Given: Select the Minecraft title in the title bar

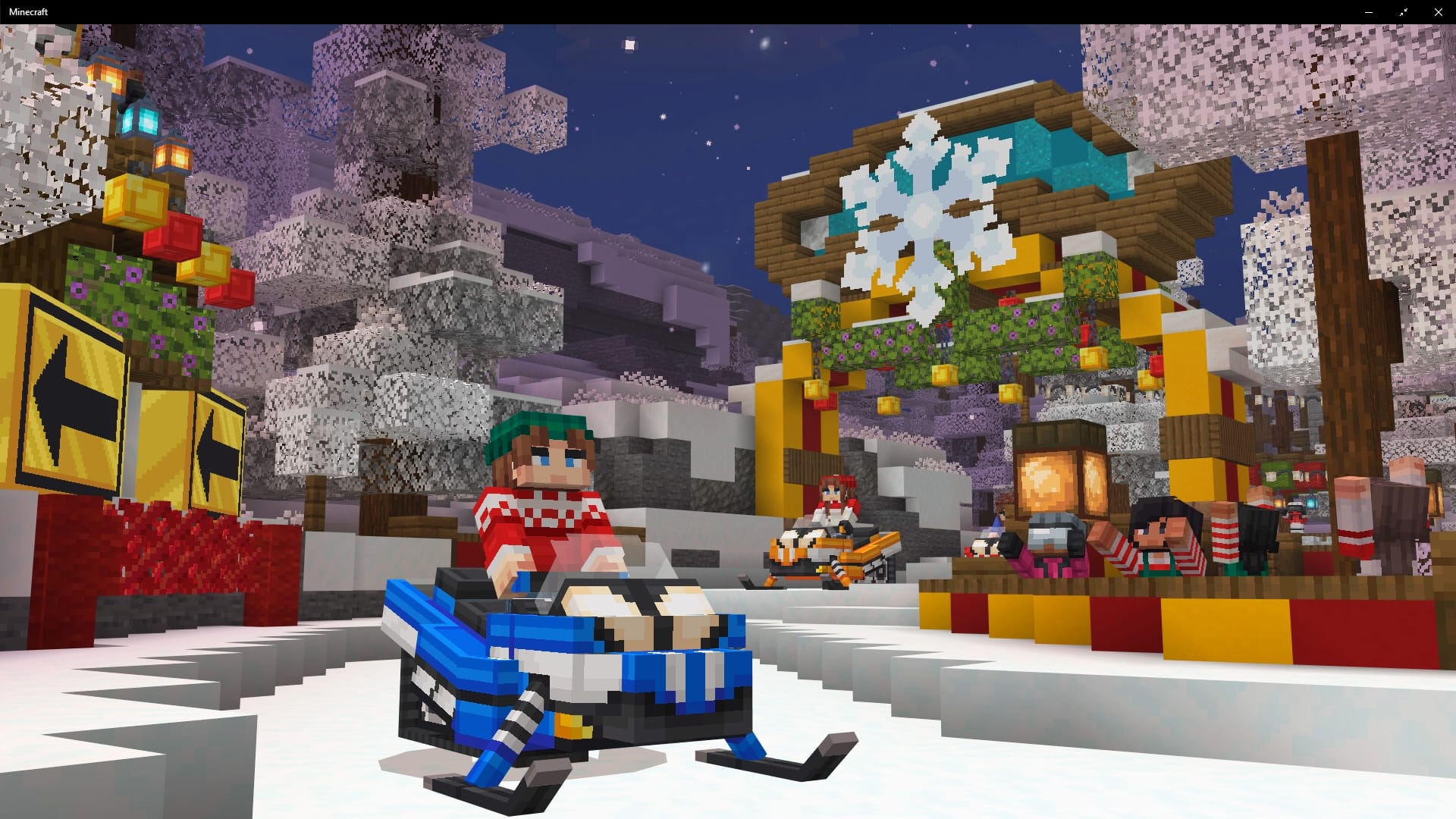Looking at the screenshot, I should (x=28, y=11).
